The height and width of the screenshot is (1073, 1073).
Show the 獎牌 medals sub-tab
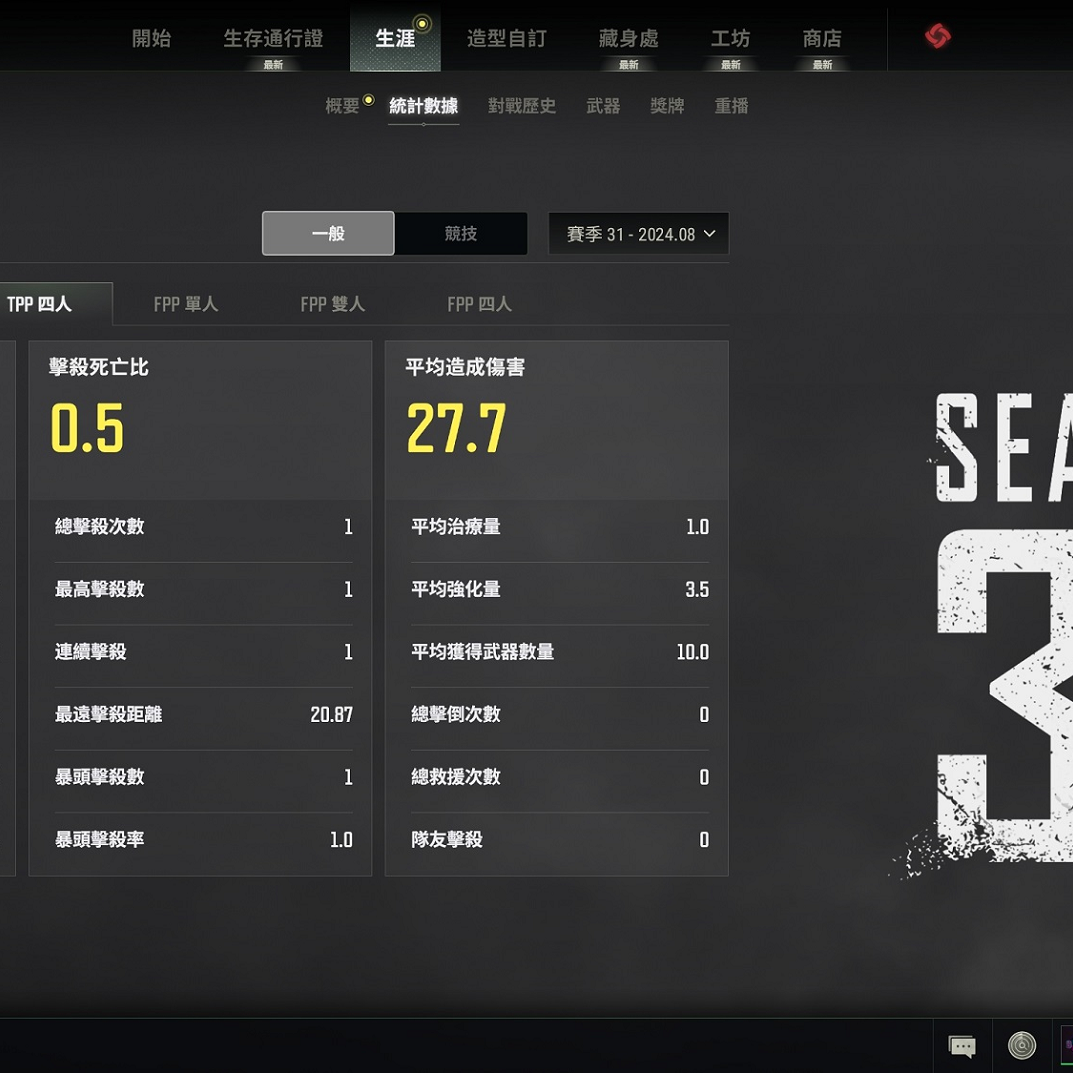click(667, 106)
